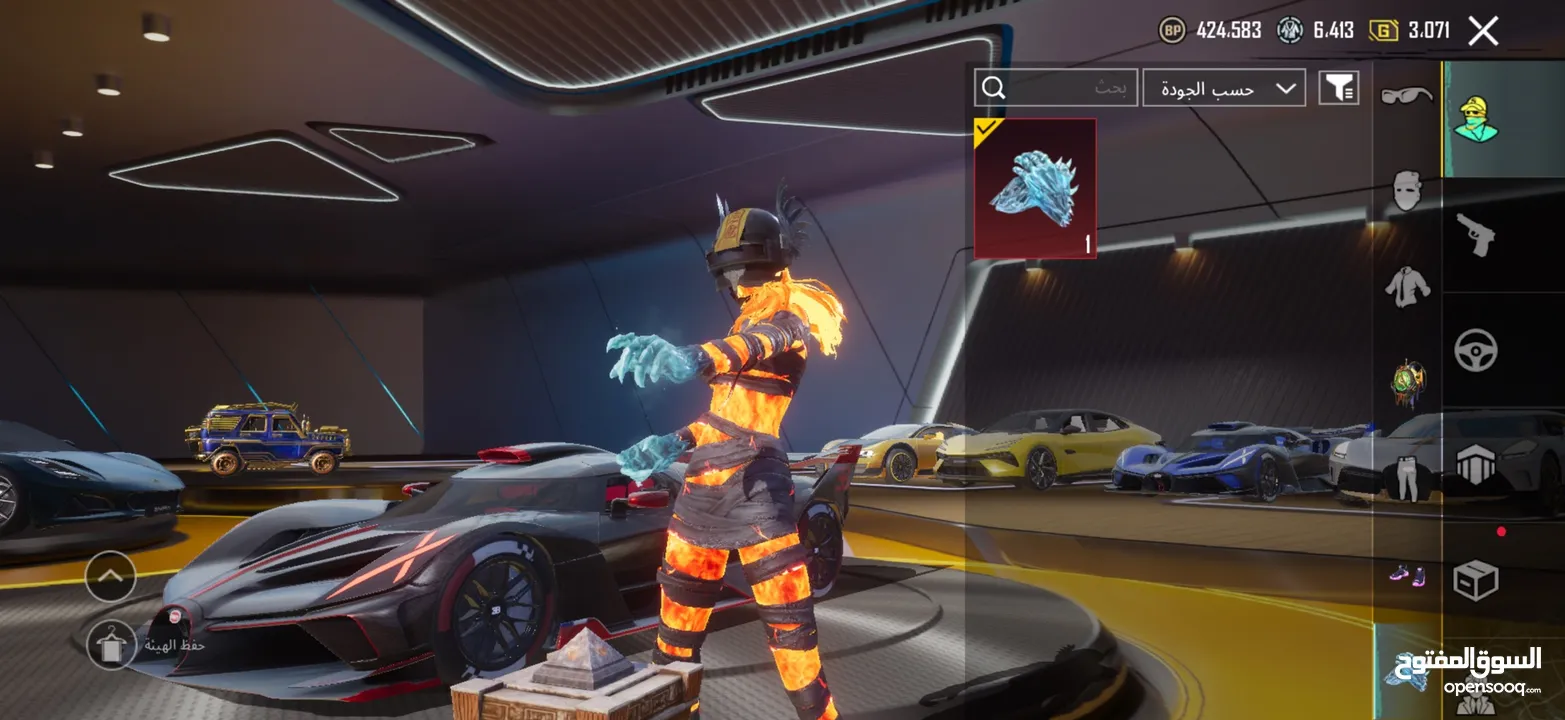This screenshot has height=720, width=1565.
Task: Open the face mask category
Action: coord(1406,190)
